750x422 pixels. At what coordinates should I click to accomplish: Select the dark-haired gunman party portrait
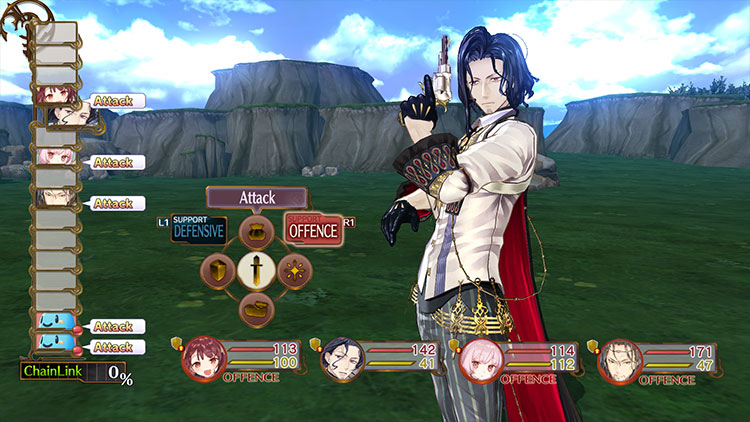tap(339, 362)
